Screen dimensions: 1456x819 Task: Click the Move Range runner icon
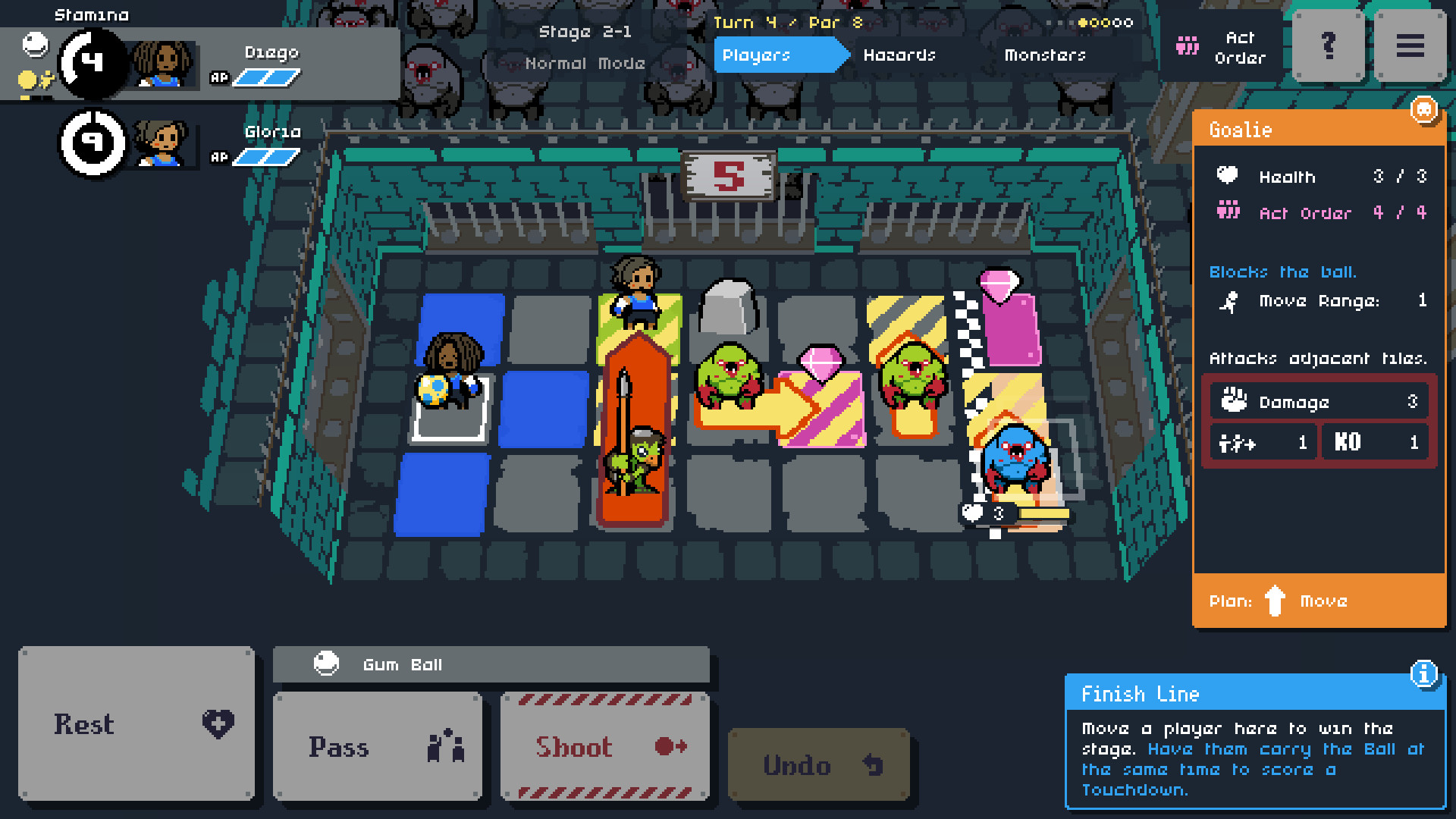(x=1228, y=303)
